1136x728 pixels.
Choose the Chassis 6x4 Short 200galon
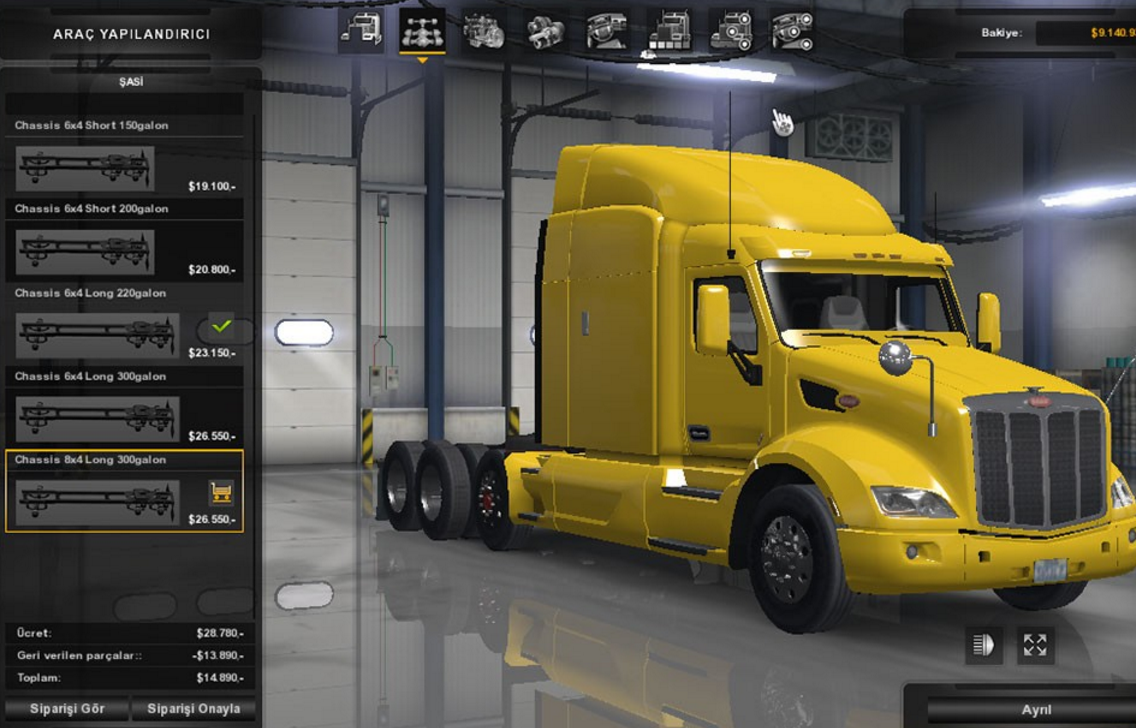[x=85, y=252]
